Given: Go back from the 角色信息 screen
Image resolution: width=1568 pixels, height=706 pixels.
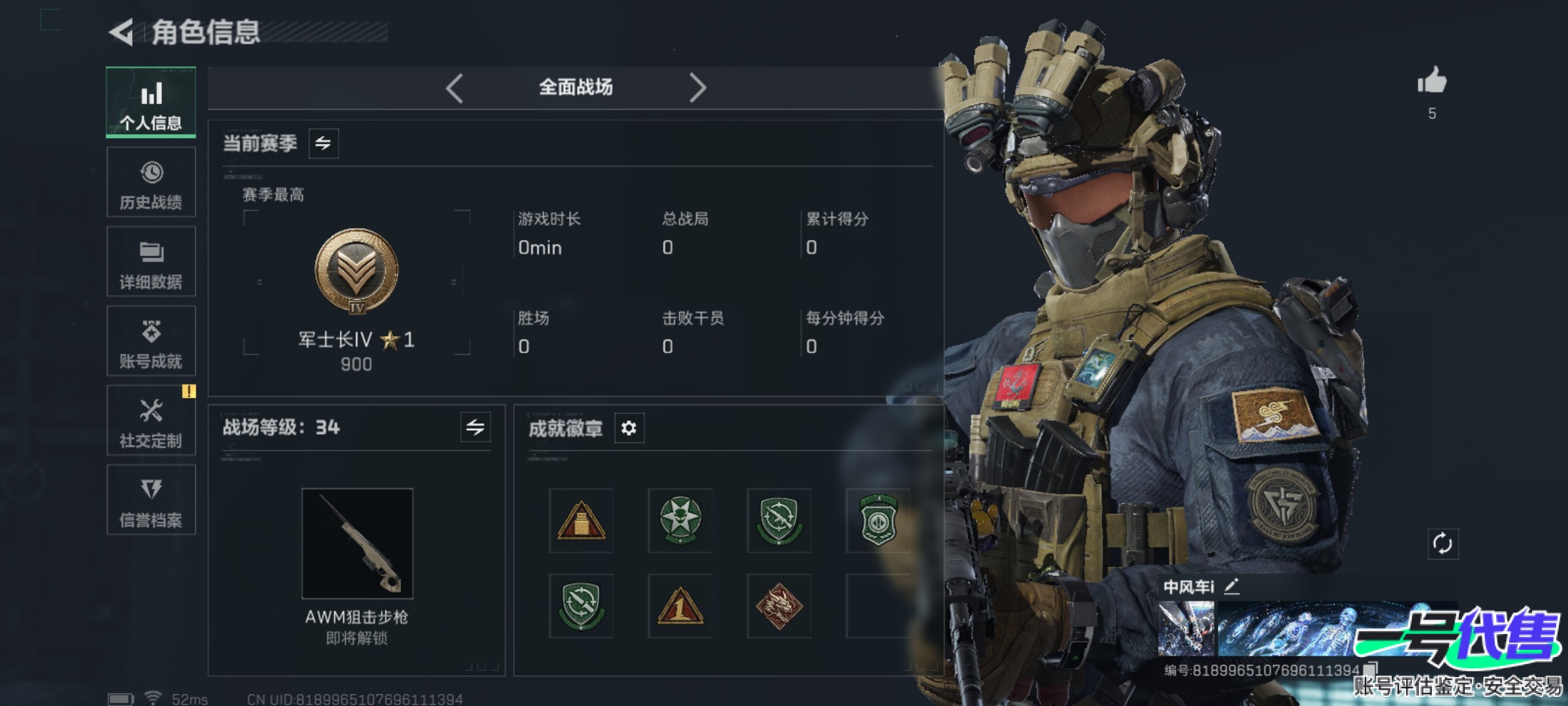Looking at the screenshot, I should click(x=122, y=32).
